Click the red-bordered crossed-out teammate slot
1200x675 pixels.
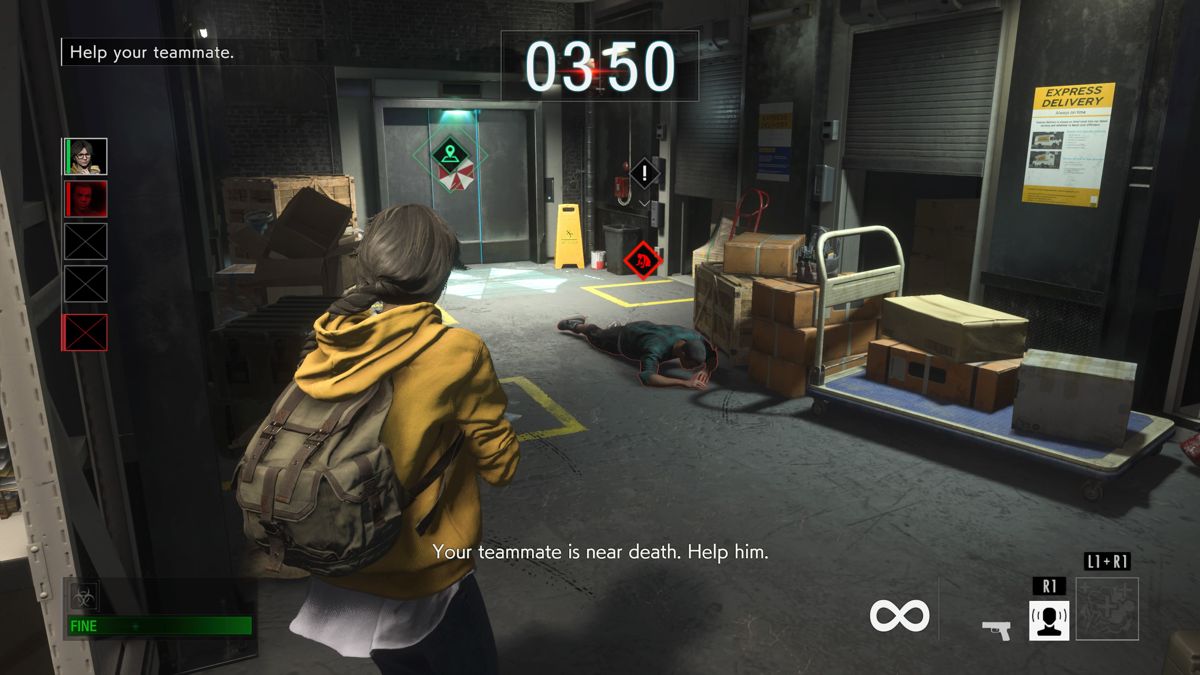pos(85,332)
